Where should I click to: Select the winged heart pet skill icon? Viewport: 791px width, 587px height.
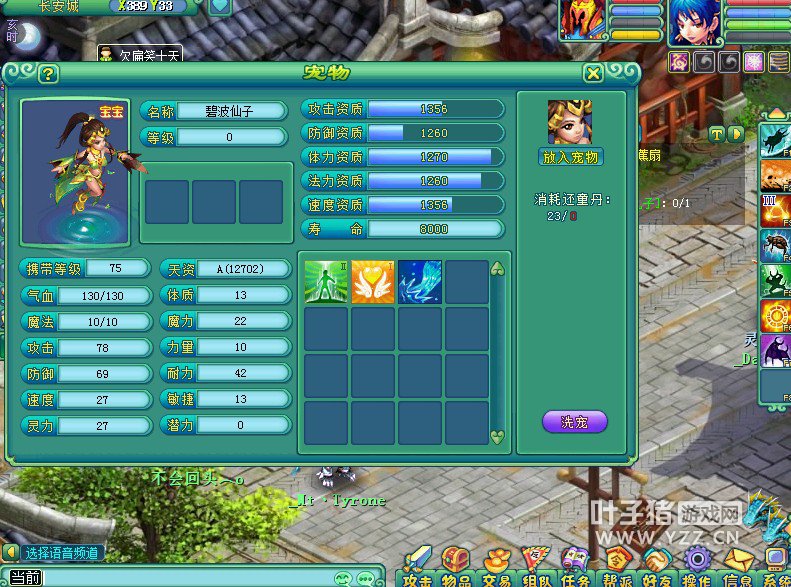tap(372, 282)
